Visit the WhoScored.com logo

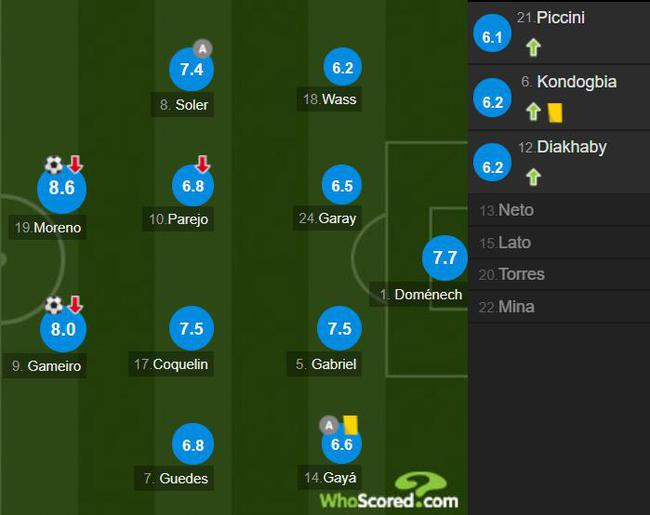tap(390, 492)
